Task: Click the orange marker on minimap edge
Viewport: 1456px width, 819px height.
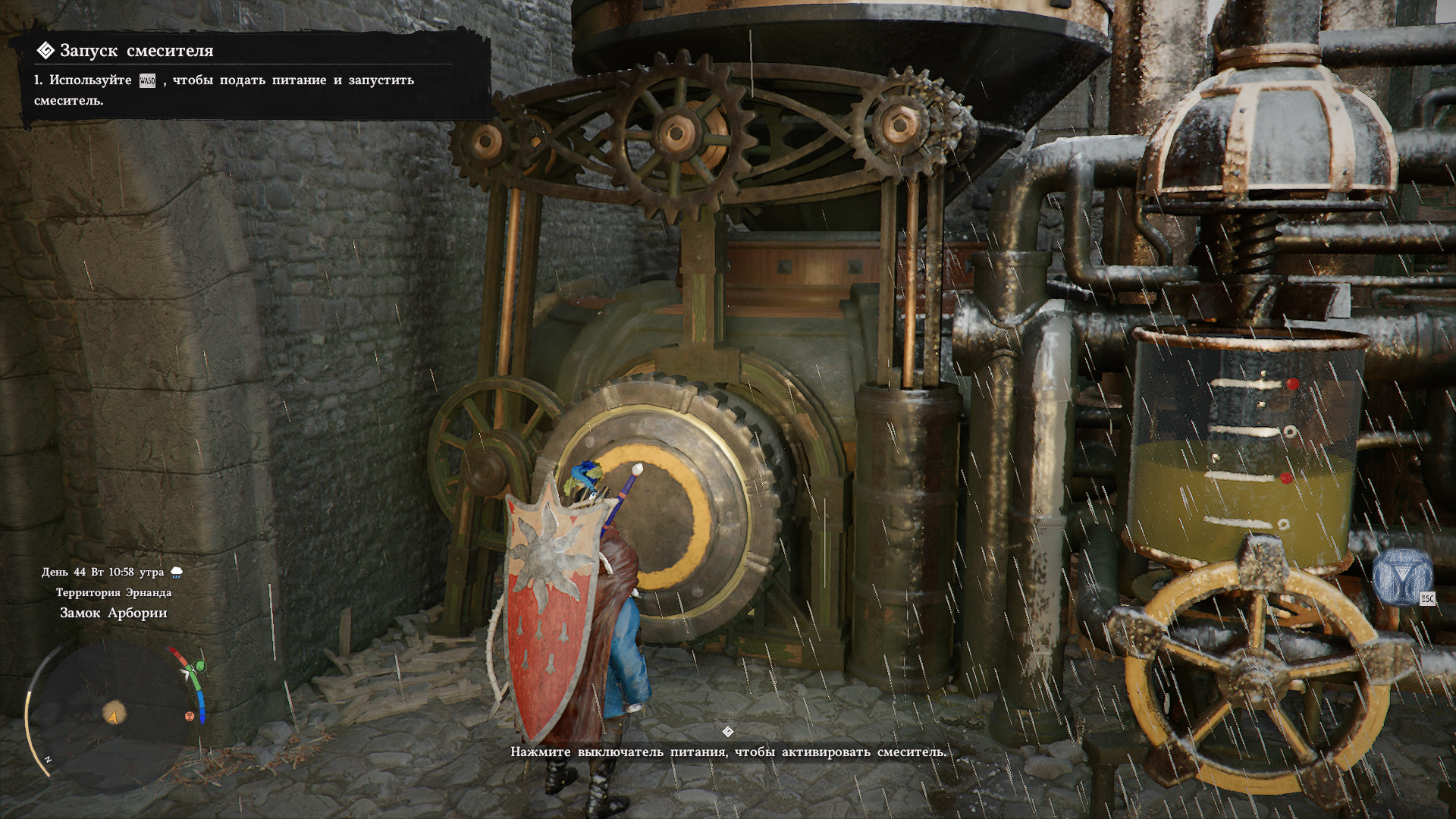Action: (x=190, y=716)
